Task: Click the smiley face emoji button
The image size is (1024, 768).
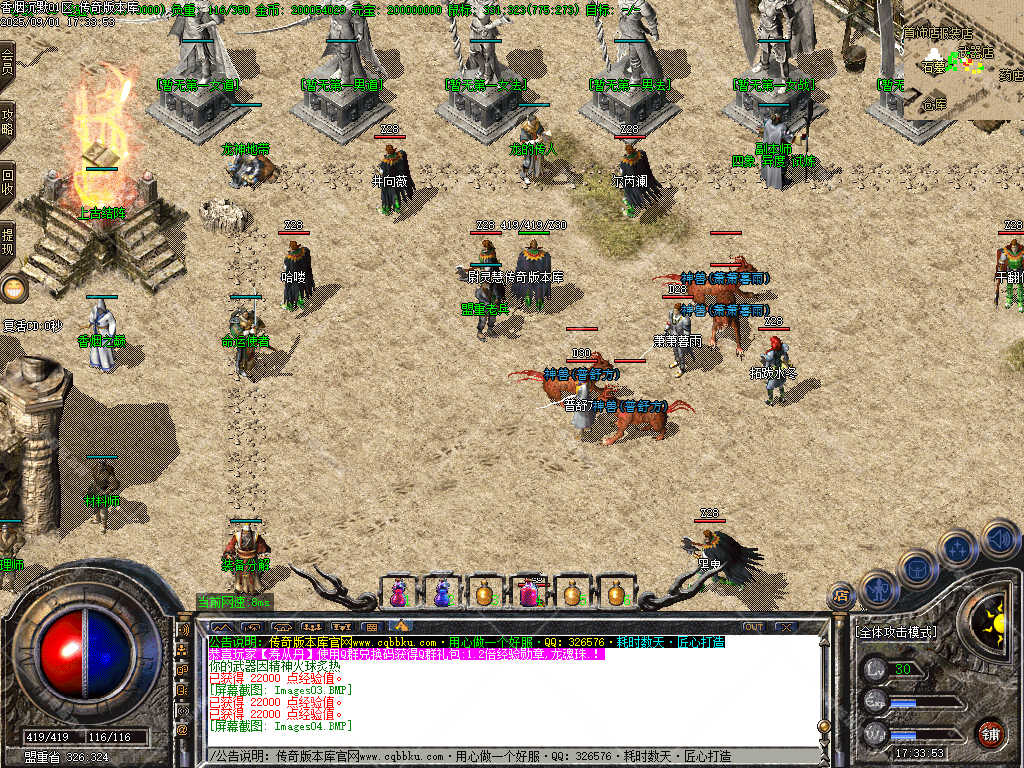Action: click(14, 290)
